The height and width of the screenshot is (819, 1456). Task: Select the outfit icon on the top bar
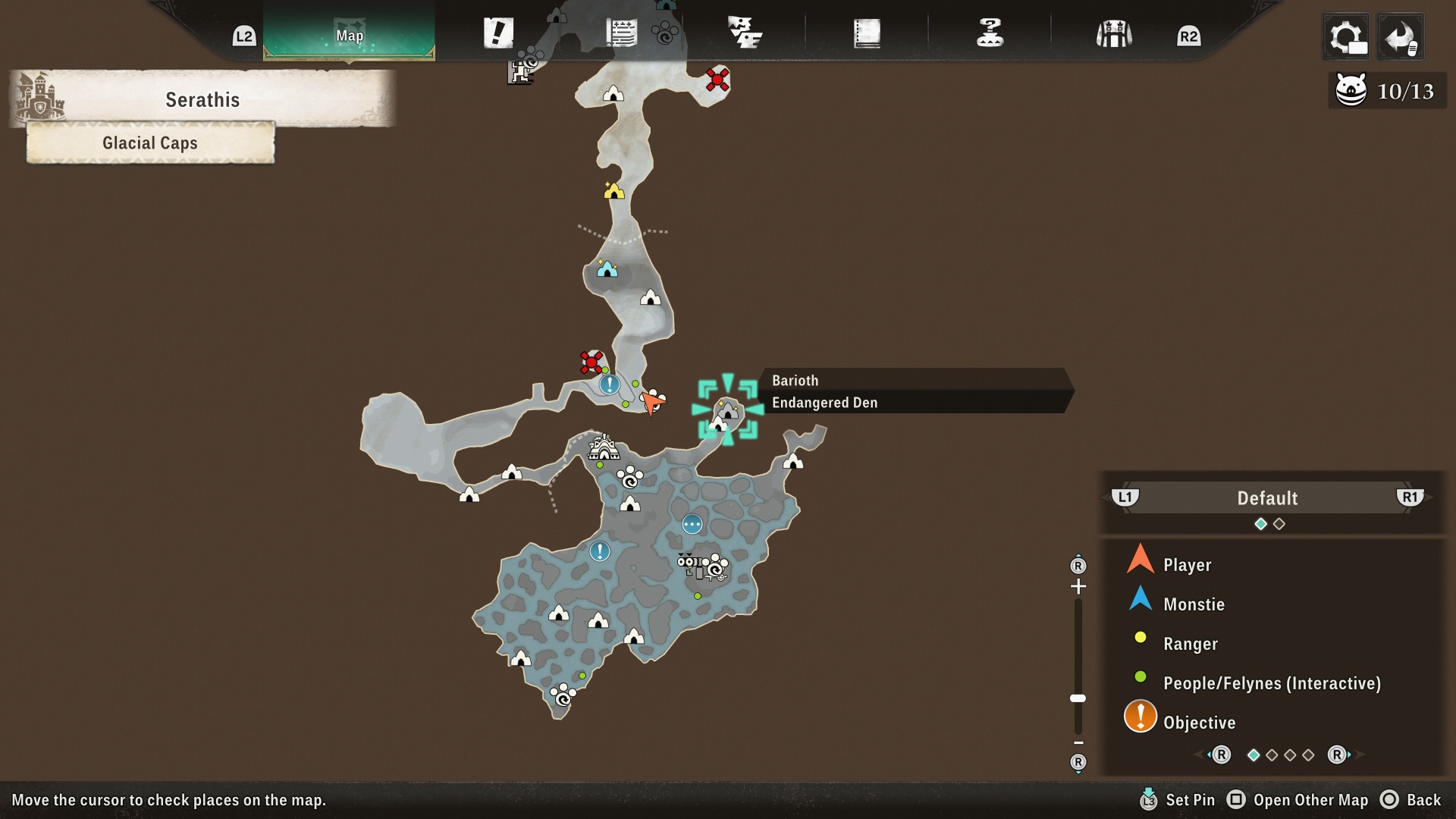[x=1112, y=32]
